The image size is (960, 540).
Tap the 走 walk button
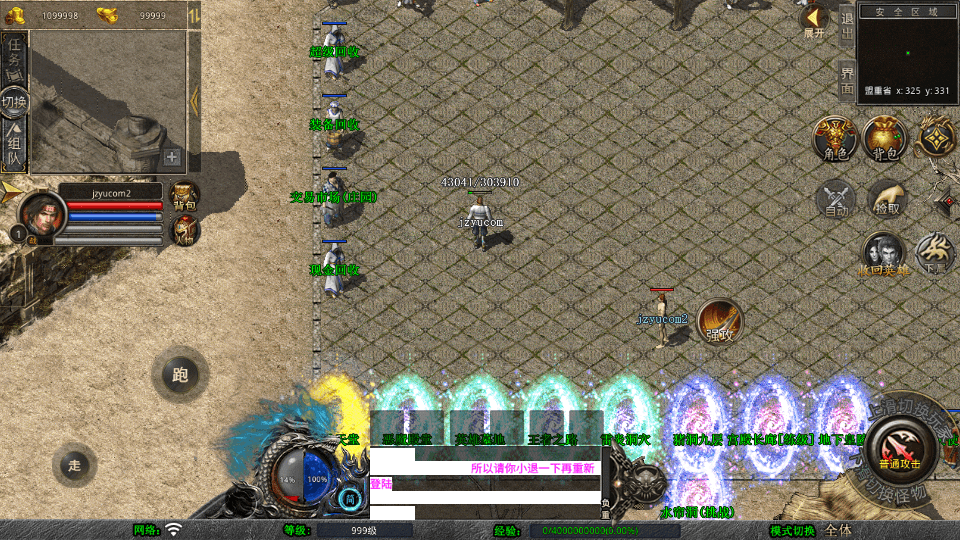pos(74,464)
